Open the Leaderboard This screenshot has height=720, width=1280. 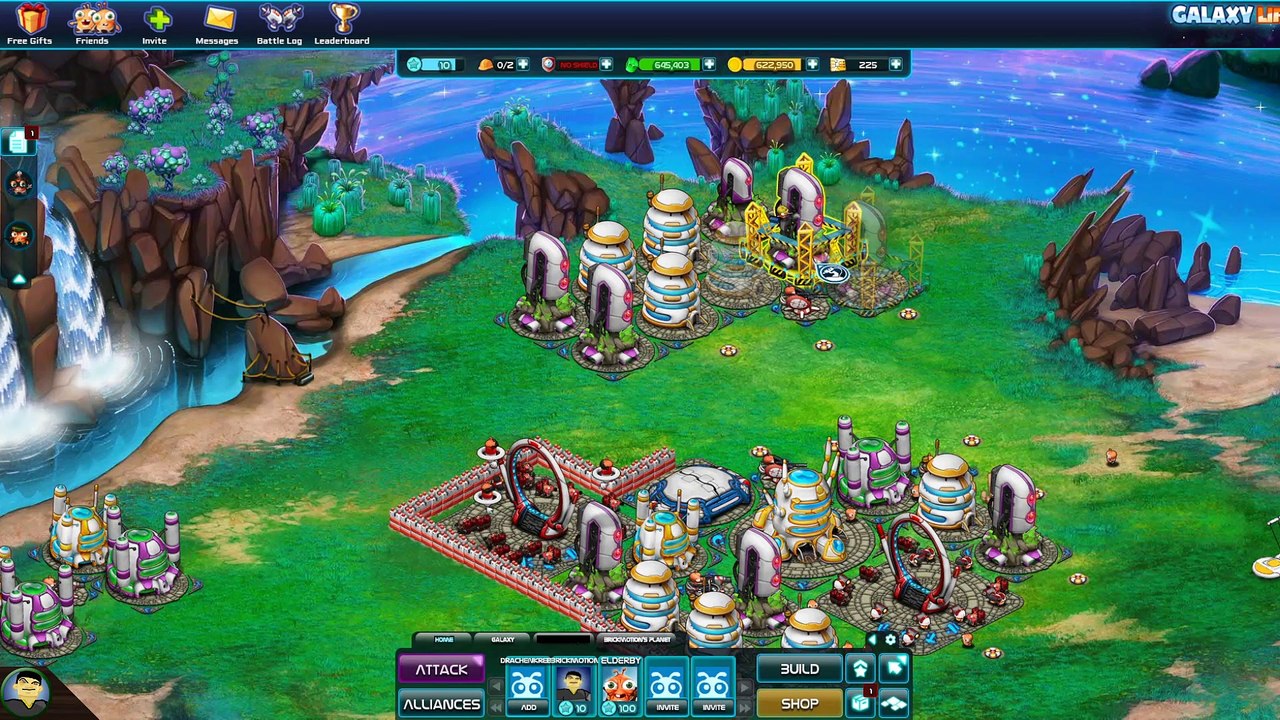coord(342,24)
